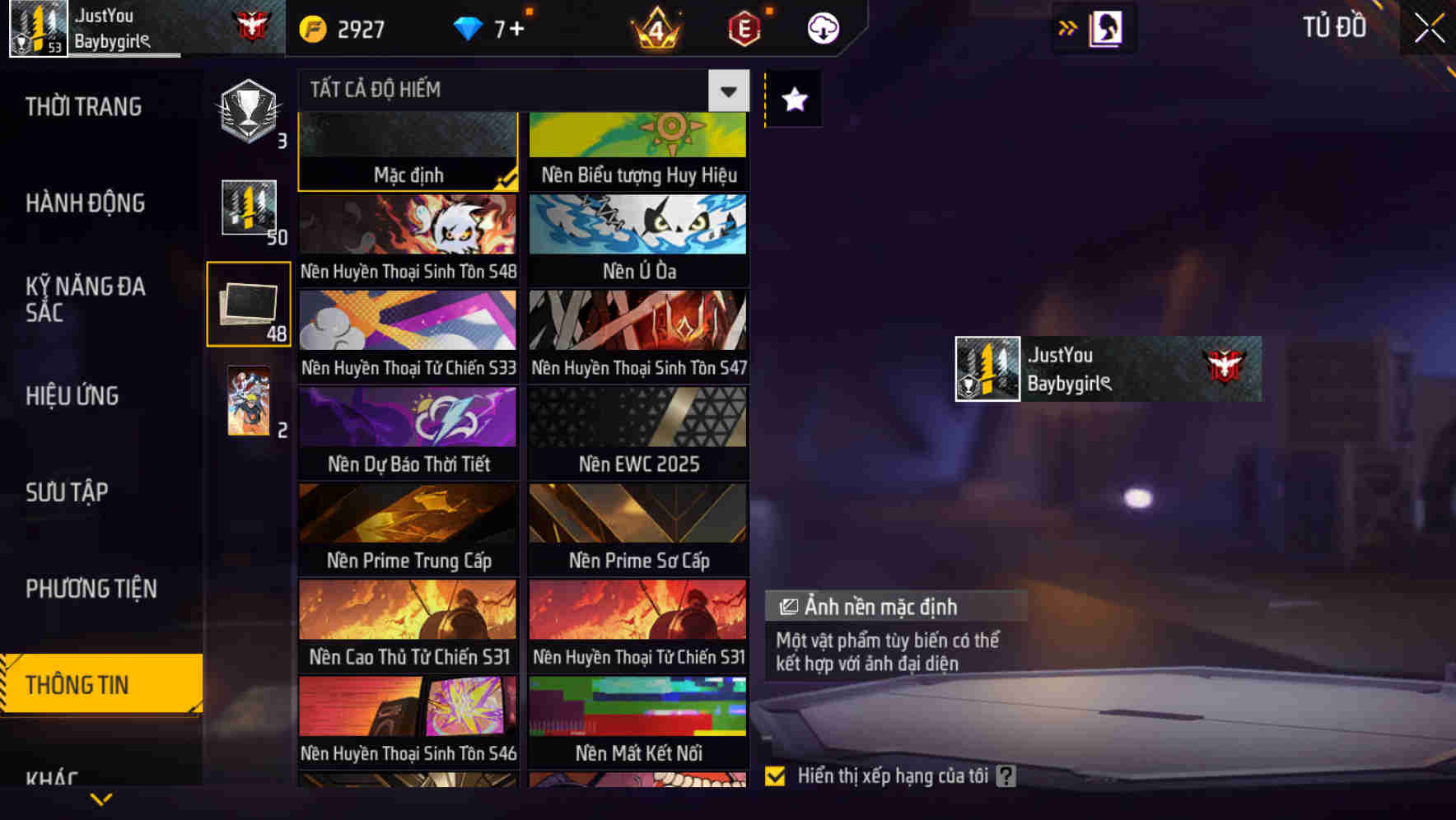Open the E-badge event icon
1456x820 pixels.
(742, 28)
